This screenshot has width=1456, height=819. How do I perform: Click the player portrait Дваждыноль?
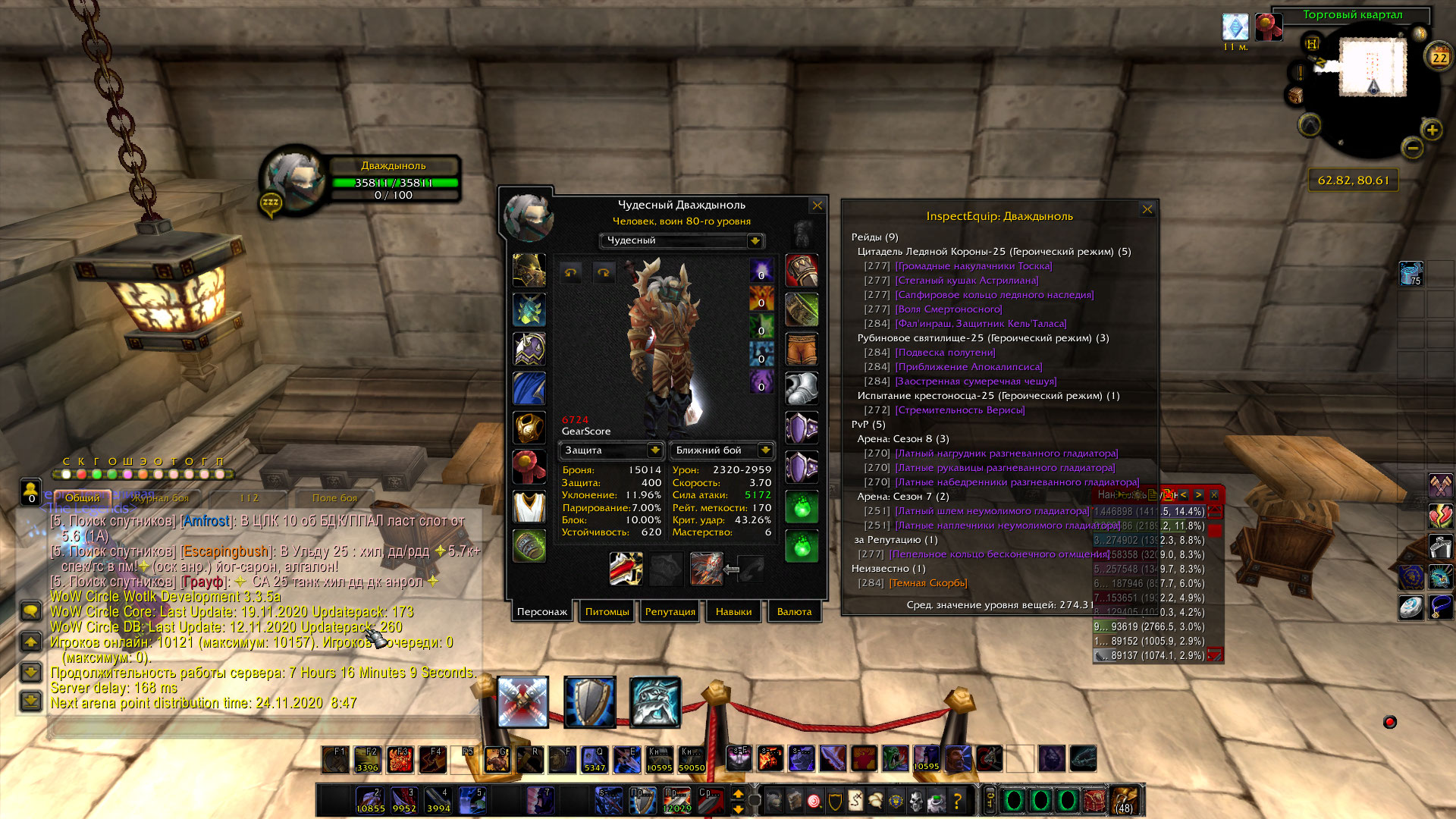tap(293, 178)
